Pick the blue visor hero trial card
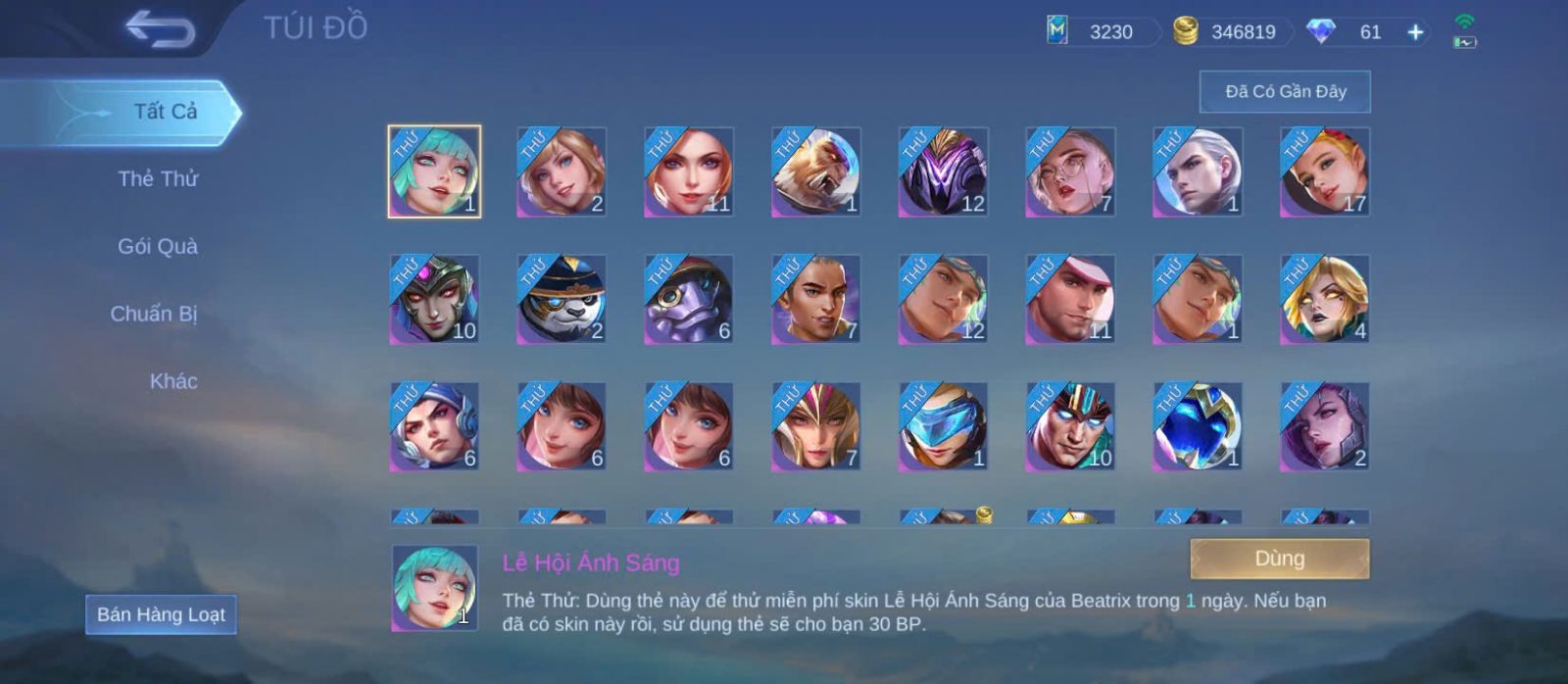The width and height of the screenshot is (1568, 684). 943,426
